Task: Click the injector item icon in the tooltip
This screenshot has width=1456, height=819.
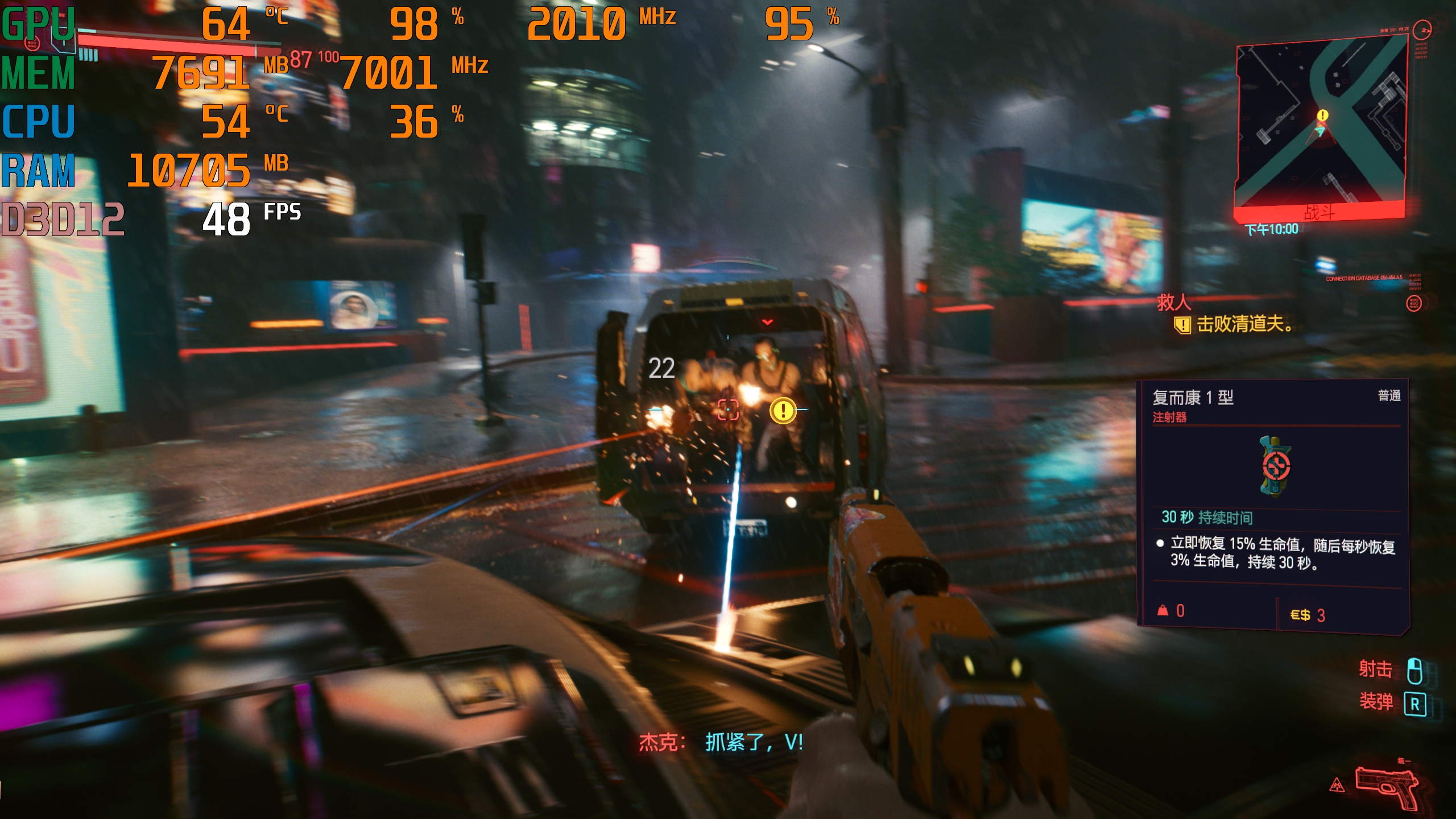Action: click(1275, 466)
